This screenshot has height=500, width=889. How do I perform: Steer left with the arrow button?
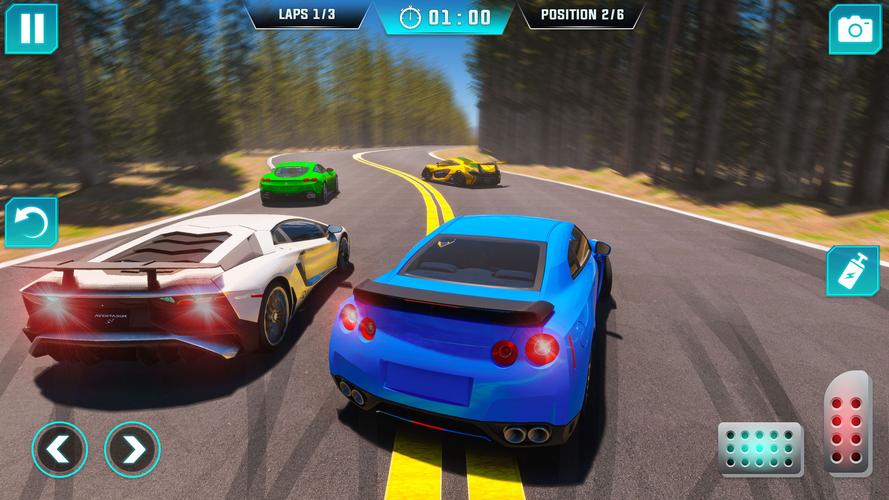[x=59, y=449]
